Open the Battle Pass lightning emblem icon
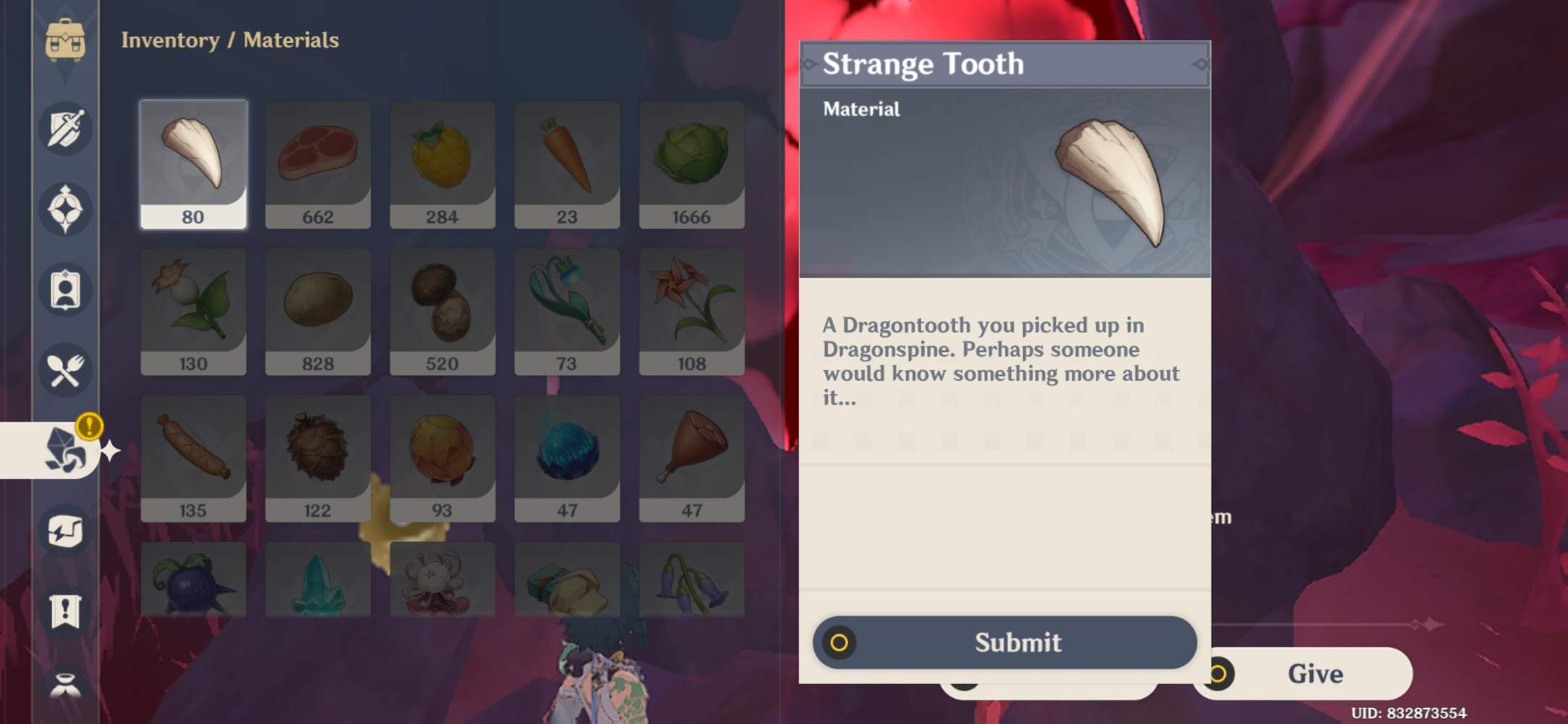The height and width of the screenshot is (724, 1568). (x=66, y=530)
